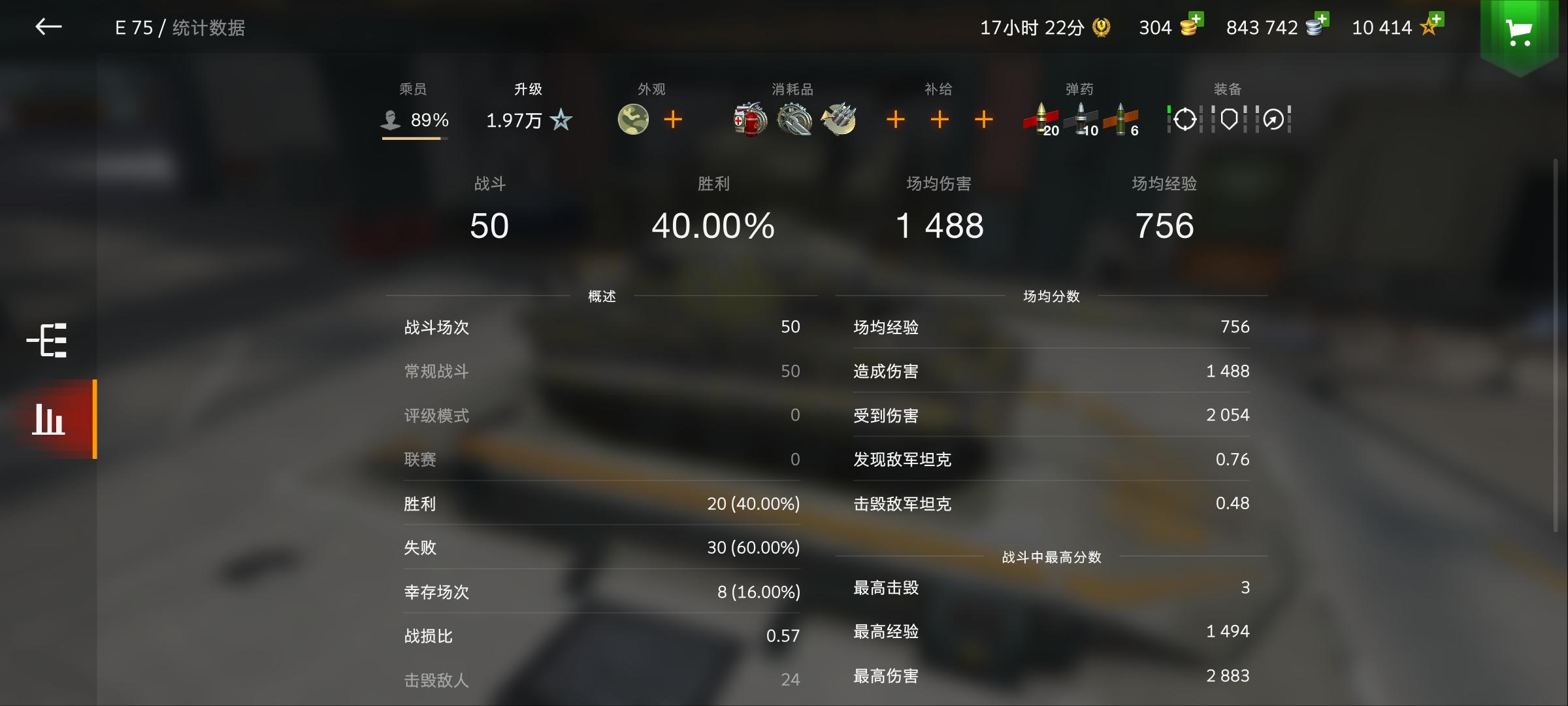The height and width of the screenshot is (706, 1568).
Task: Select the green HE shell showing 6 rounds
Action: point(1122,119)
